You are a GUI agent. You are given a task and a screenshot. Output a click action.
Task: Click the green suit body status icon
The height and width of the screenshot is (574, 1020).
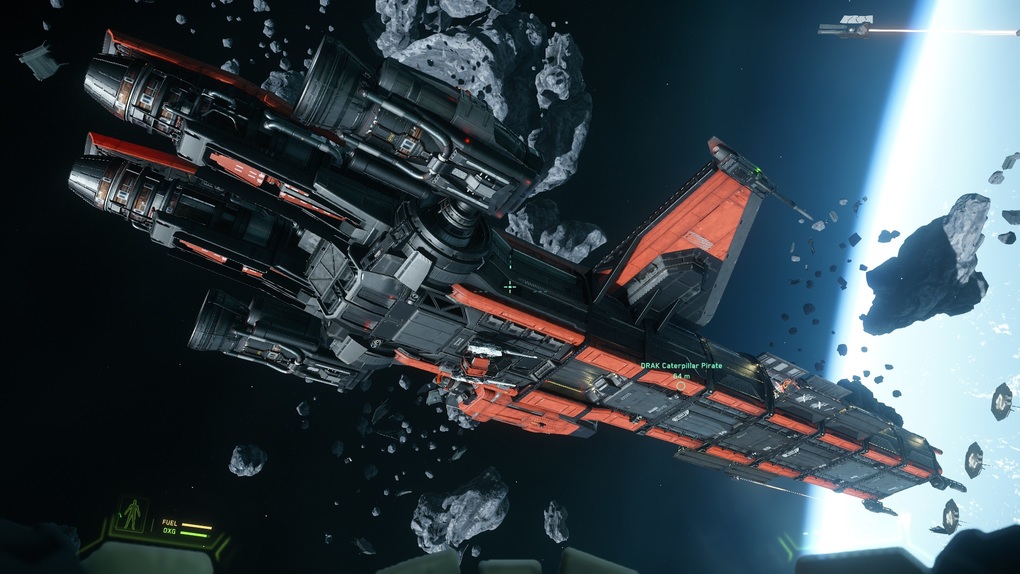[x=132, y=515]
